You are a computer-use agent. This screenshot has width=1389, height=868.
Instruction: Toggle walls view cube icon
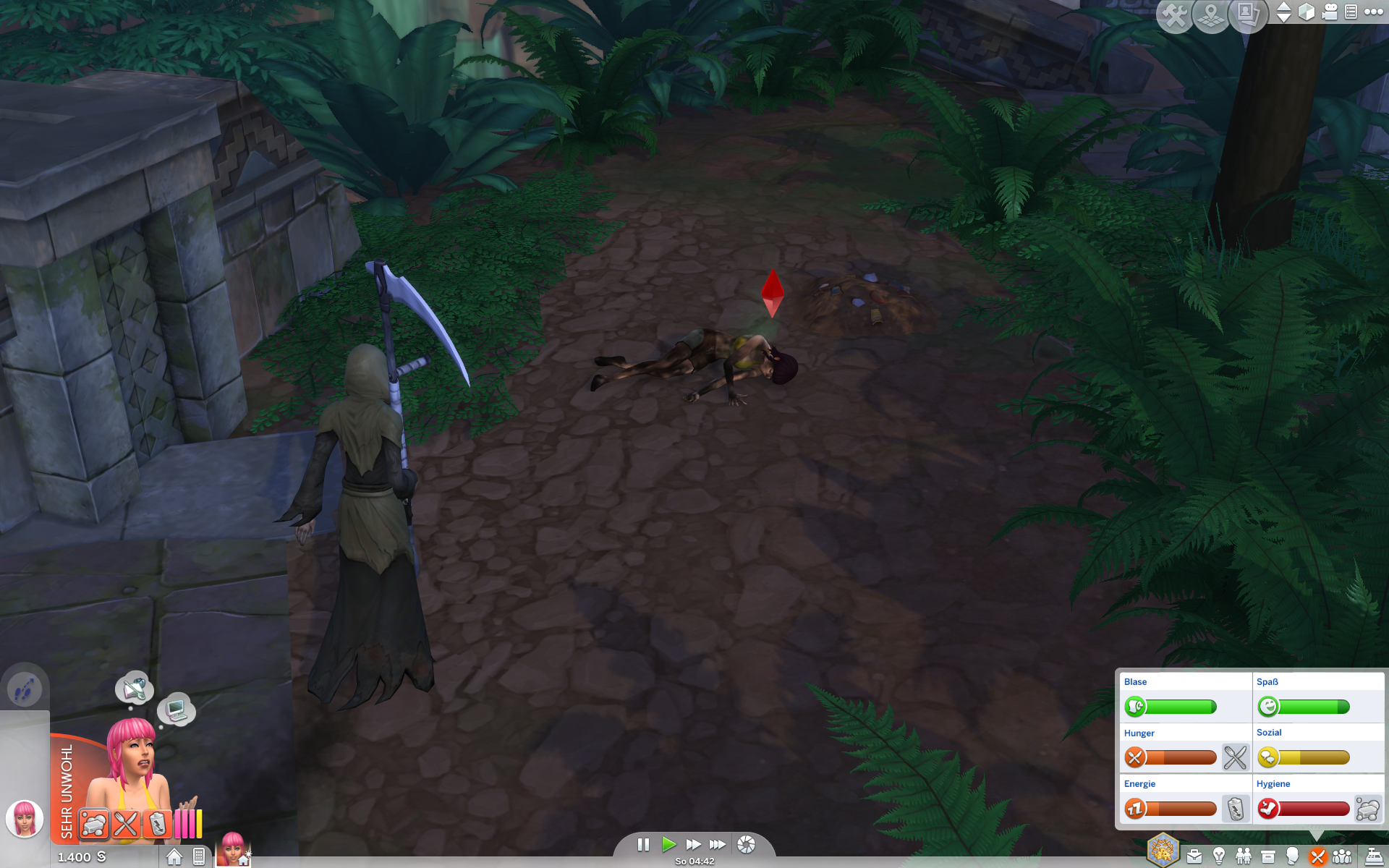click(x=1307, y=12)
